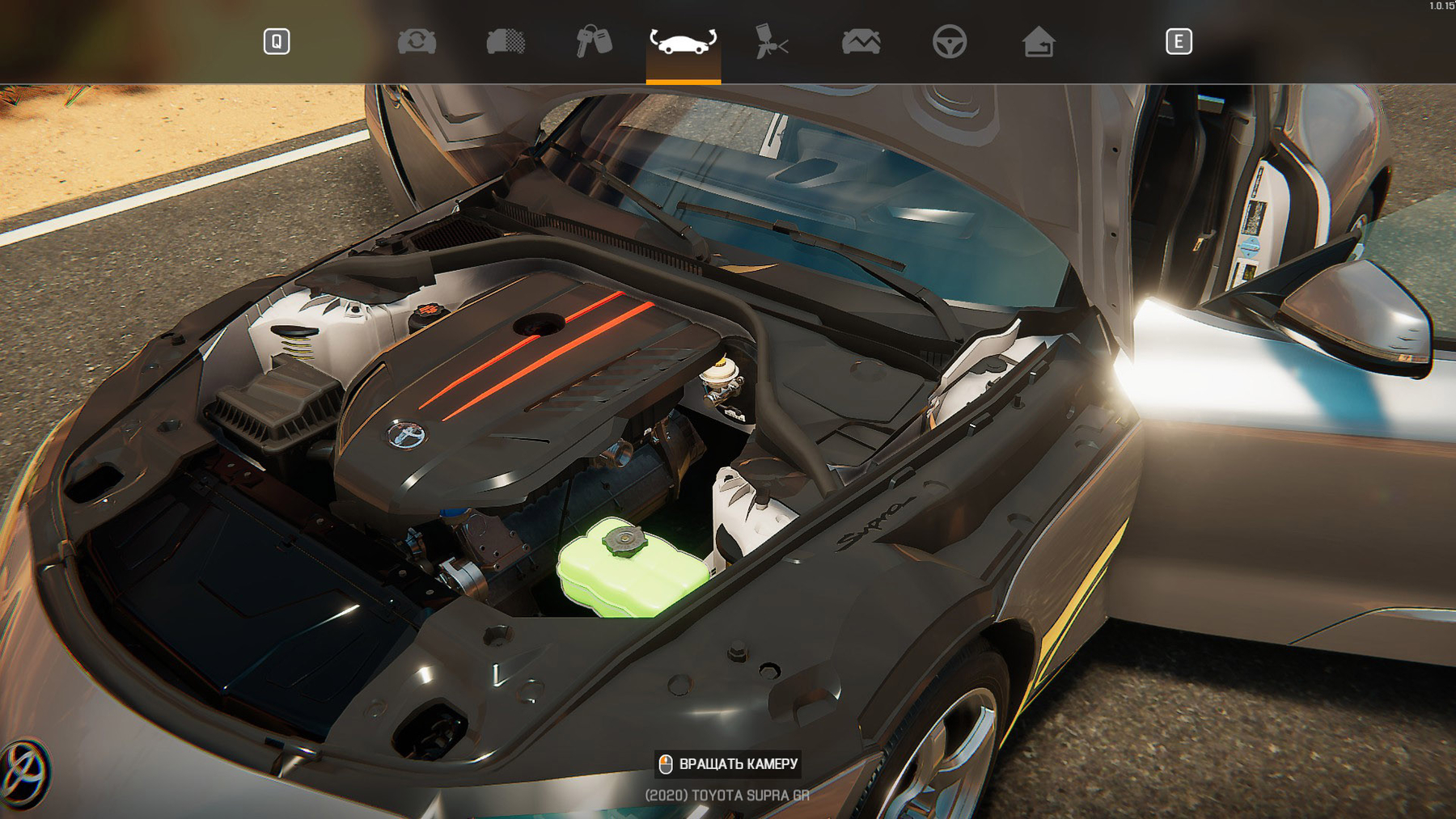Open the spray paint gun tab
The image size is (1456, 819).
[772, 41]
